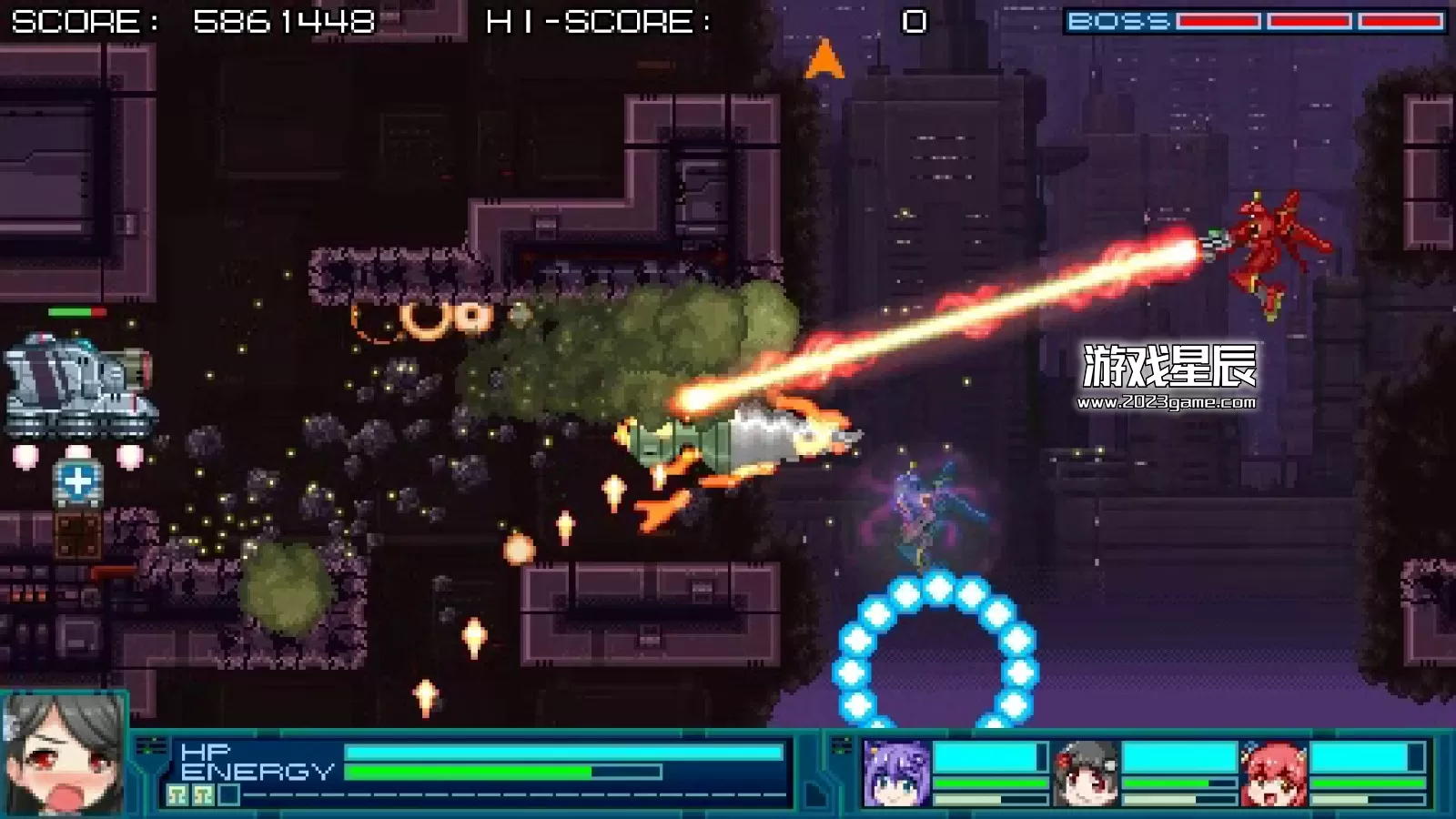Choose the black-haired squad member portrait
The width and height of the screenshot is (1456, 819).
[x=1086, y=773]
